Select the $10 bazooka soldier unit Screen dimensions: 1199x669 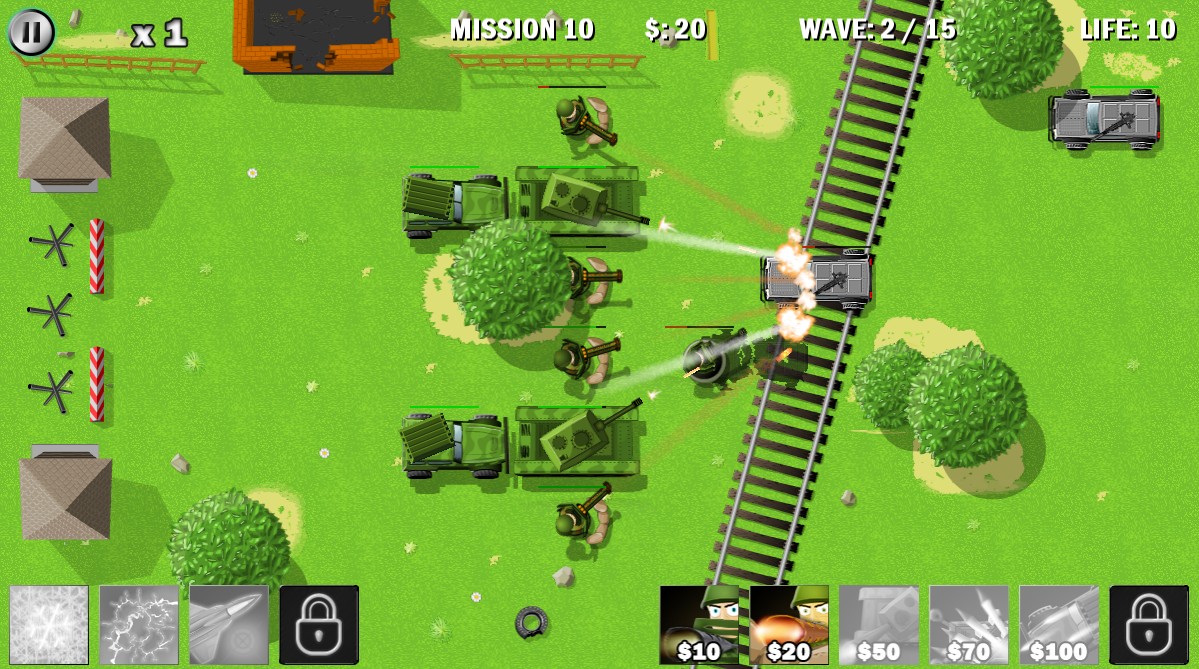(x=699, y=625)
